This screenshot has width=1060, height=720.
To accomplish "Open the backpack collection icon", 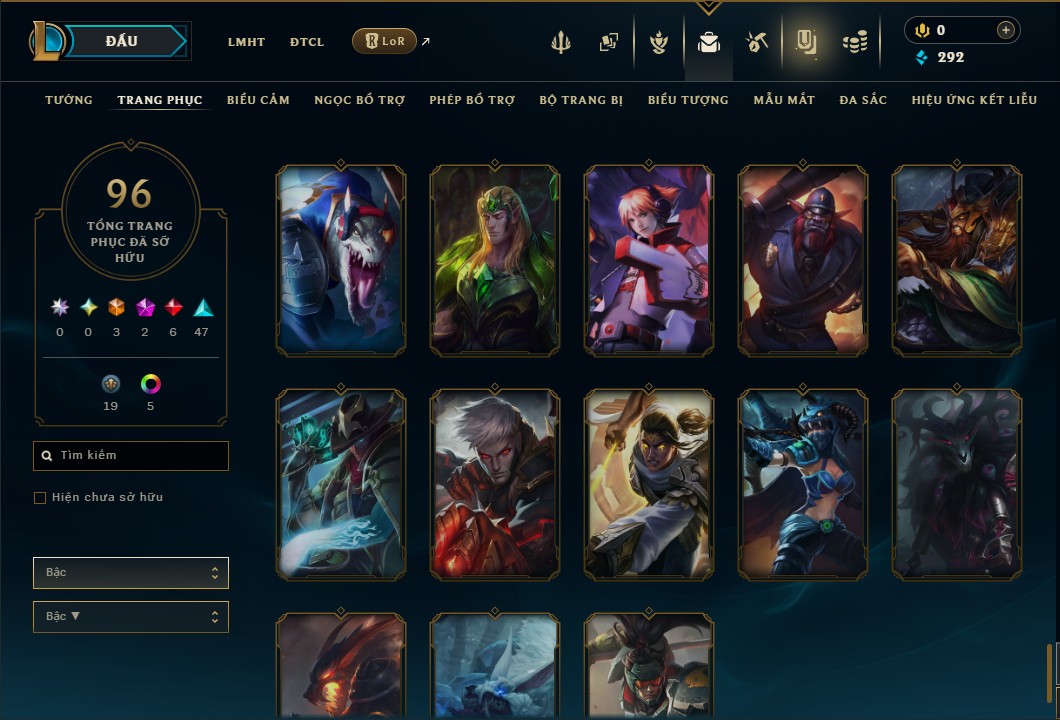I will (709, 42).
